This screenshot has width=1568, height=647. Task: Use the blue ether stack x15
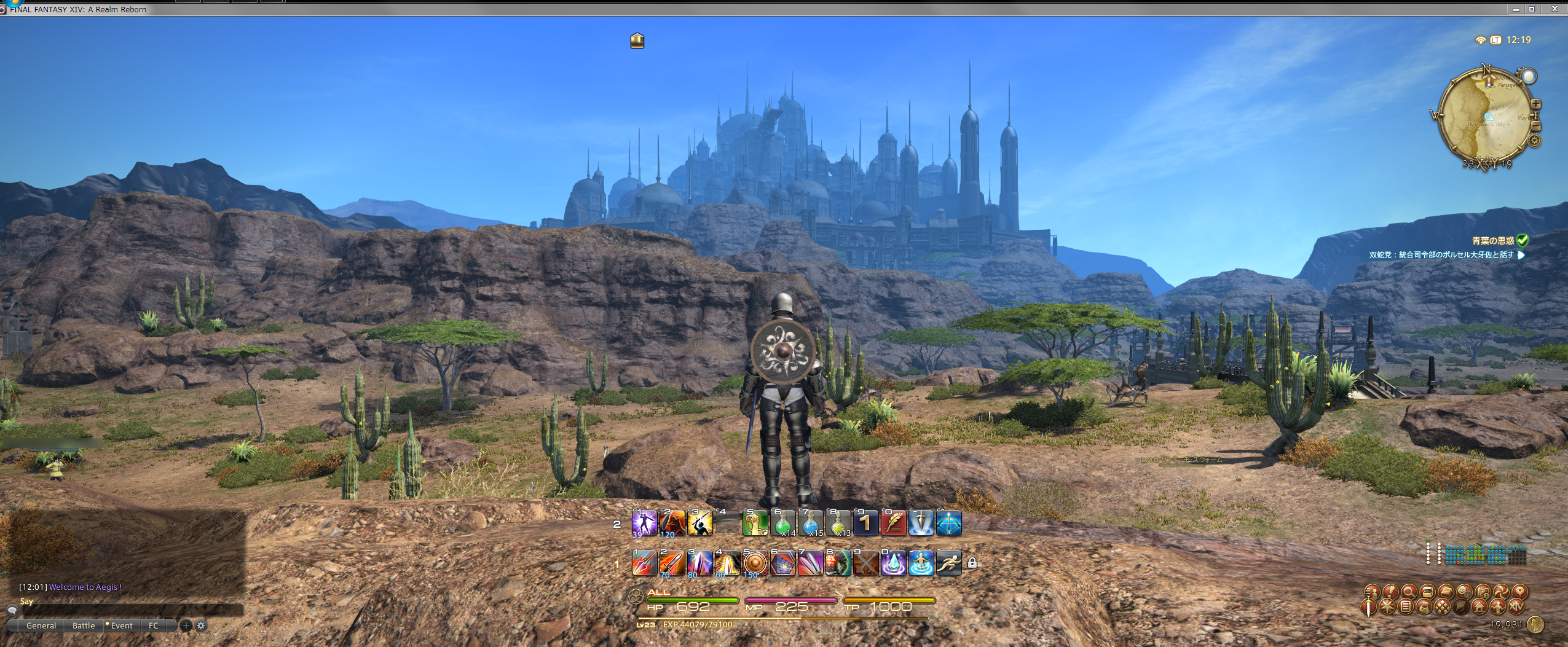tap(810, 523)
